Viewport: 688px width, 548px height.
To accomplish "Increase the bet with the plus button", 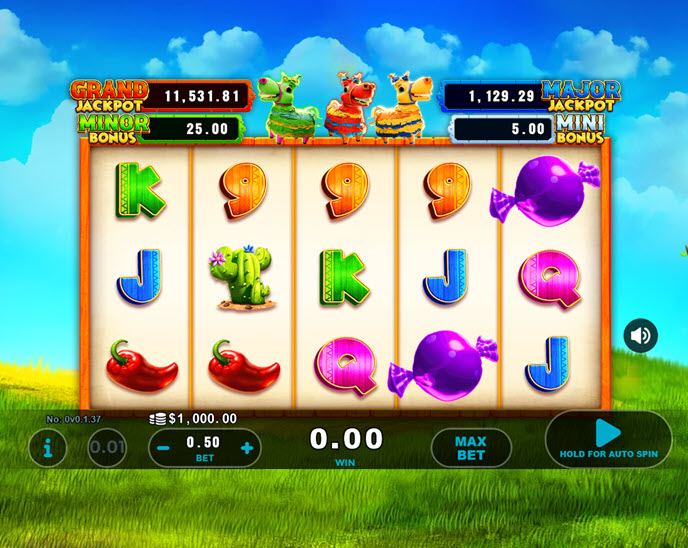I will coord(247,448).
